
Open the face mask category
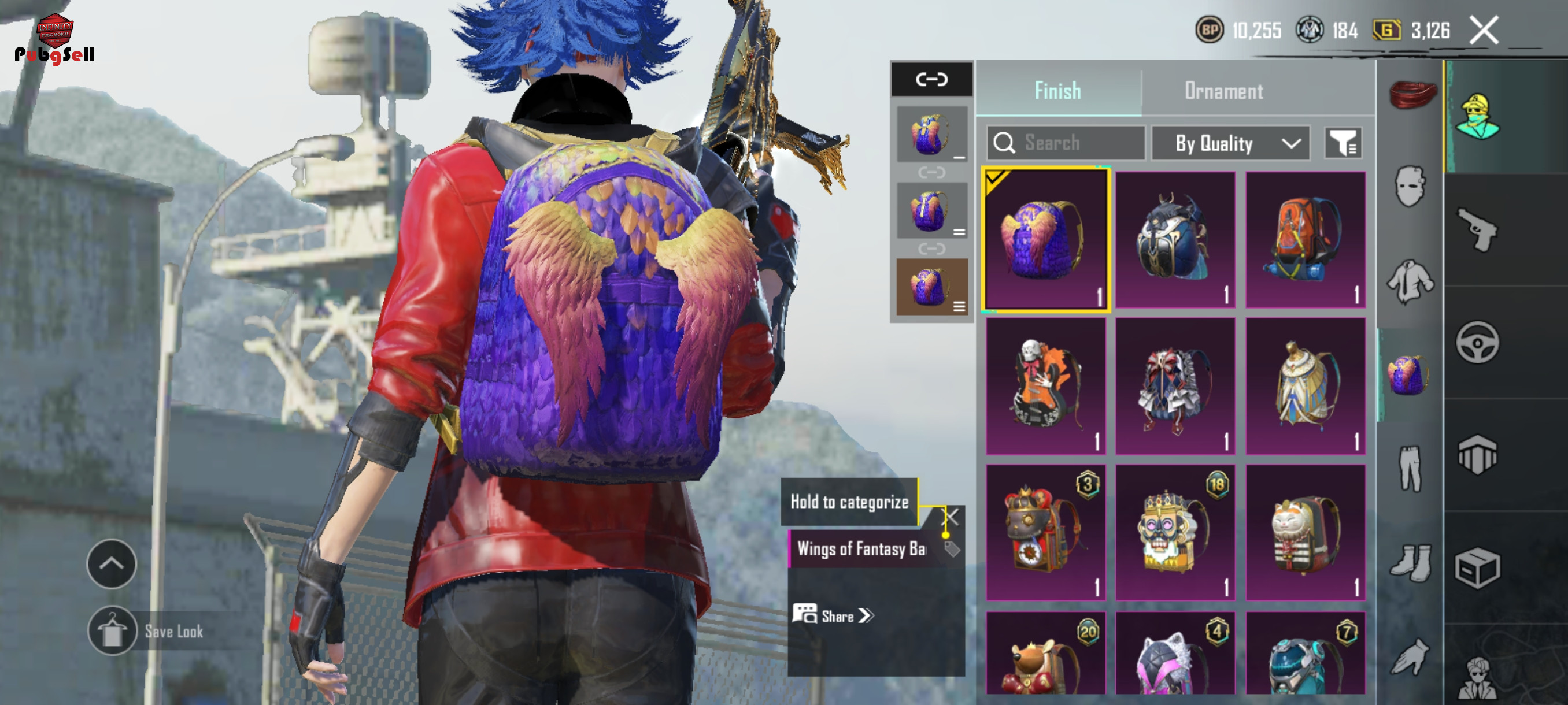click(1410, 186)
